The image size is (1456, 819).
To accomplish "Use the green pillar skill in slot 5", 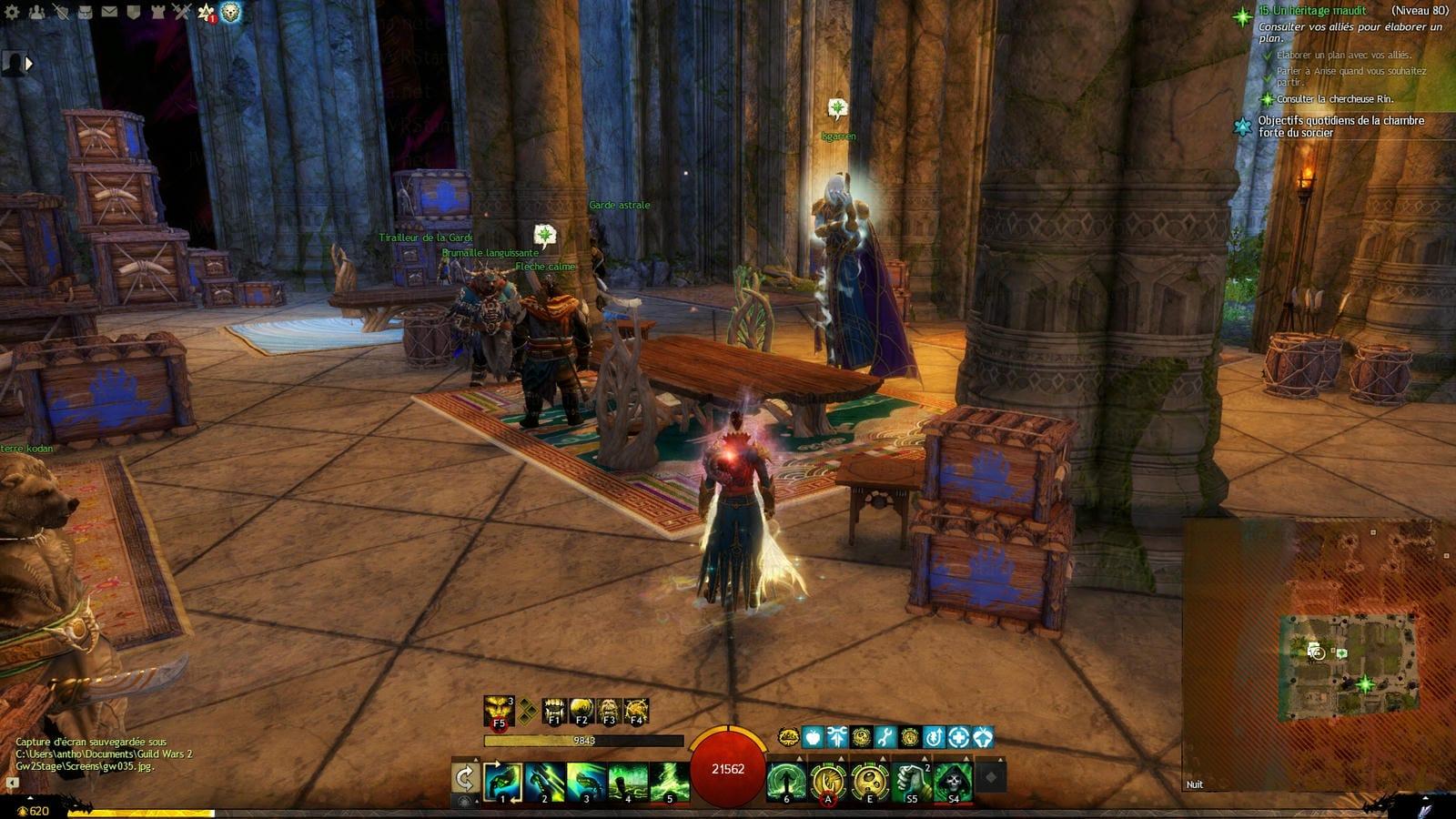I will (x=670, y=783).
